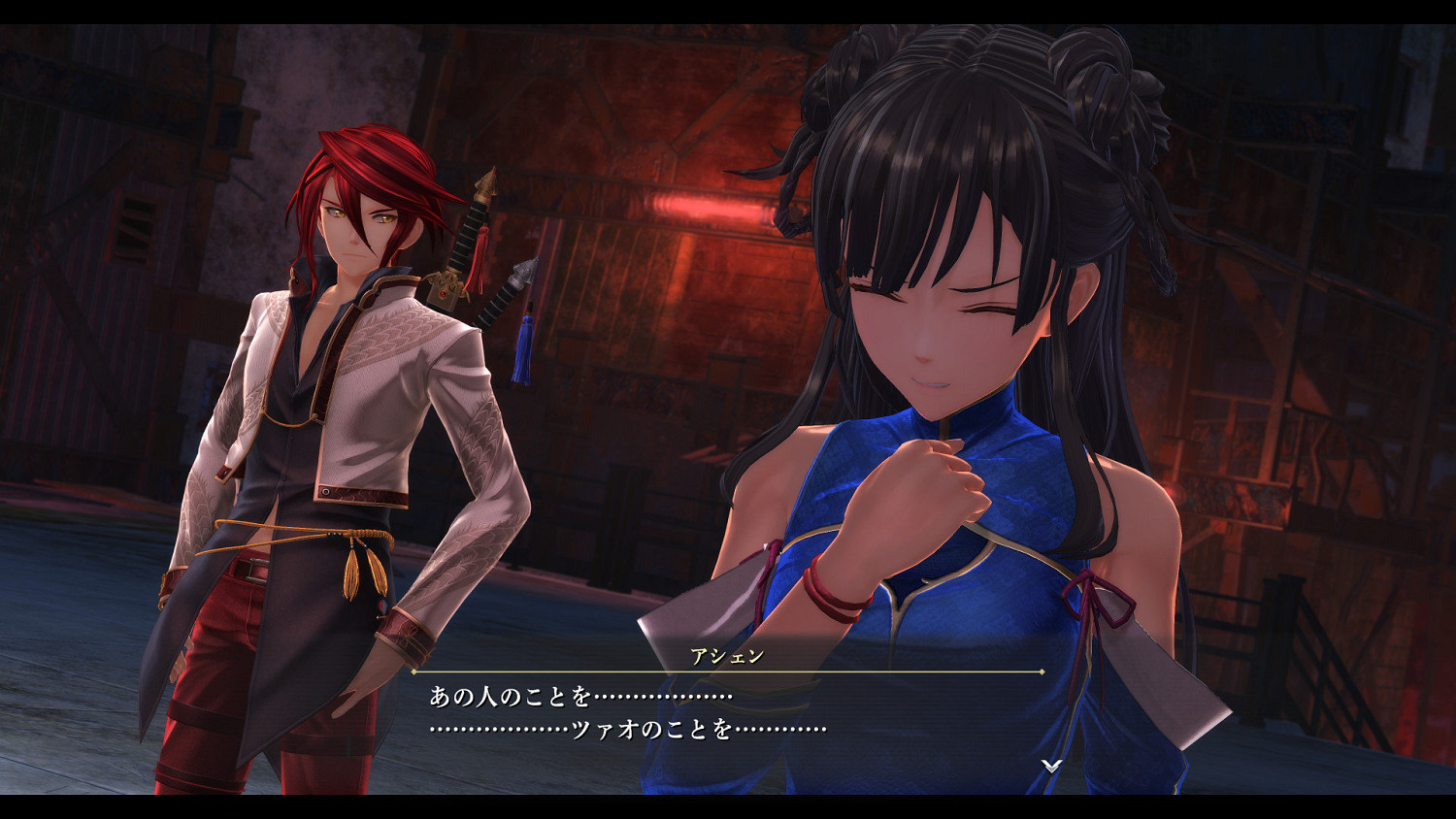Click the left diamond on the name divider
The image size is (1456, 819).
415,671
